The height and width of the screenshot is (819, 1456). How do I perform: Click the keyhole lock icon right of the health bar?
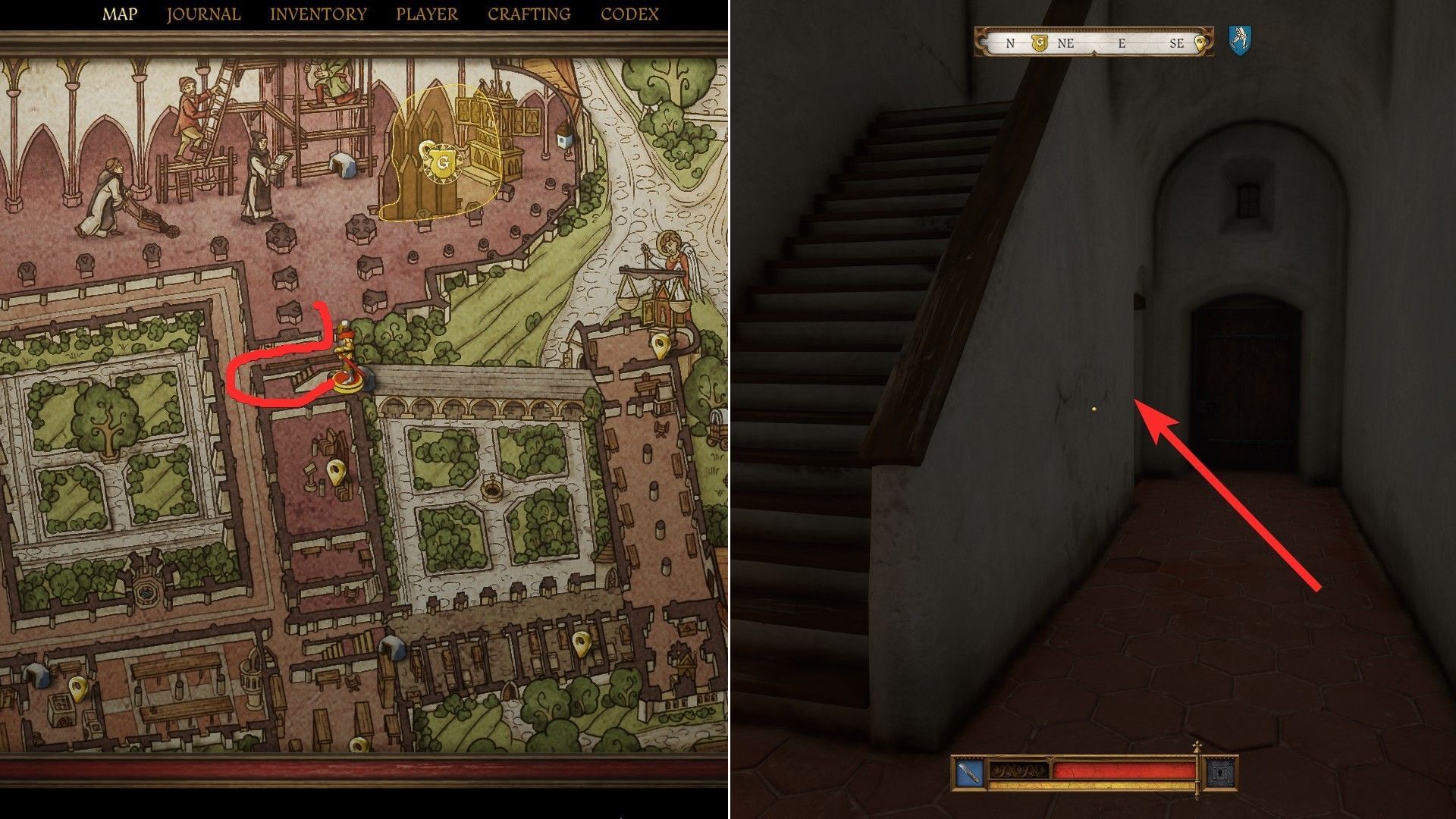point(1221,773)
